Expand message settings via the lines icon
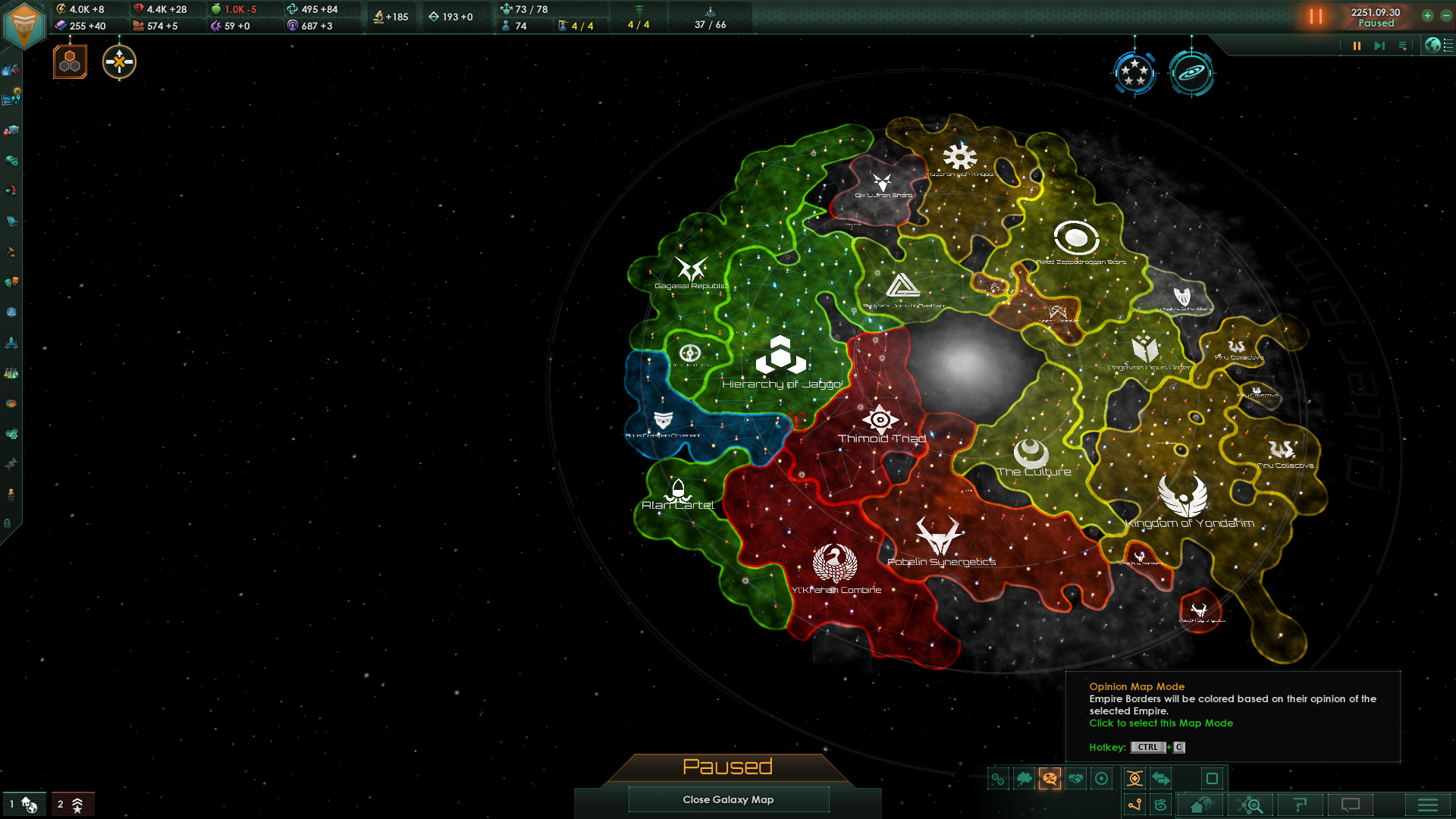The width and height of the screenshot is (1456, 819). point(1404,45)
